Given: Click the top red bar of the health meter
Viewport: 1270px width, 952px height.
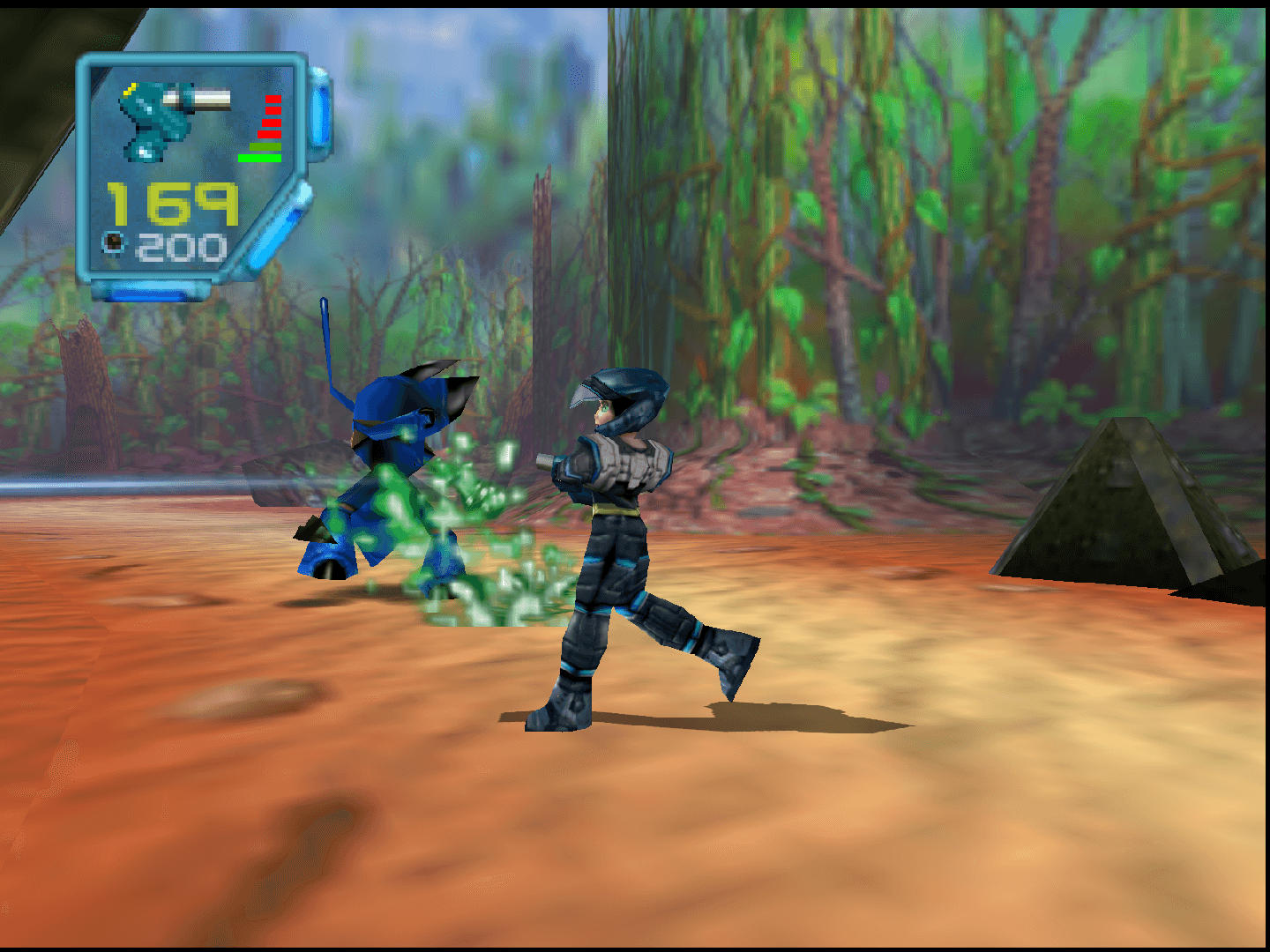Looking at the screenshot, I should pyautogui.click(x=273, y=100).
